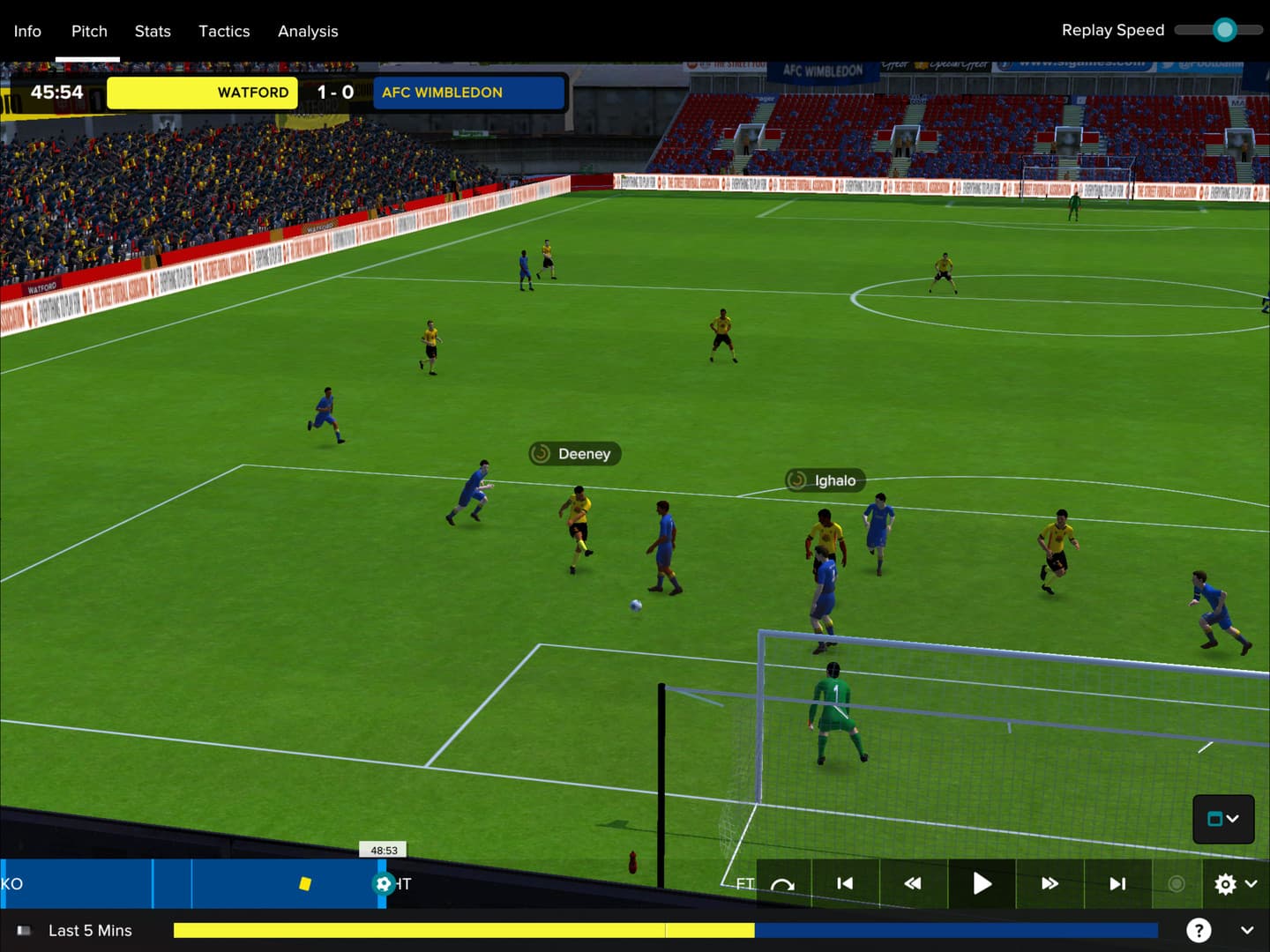Expand the bottom-right stats panel chevron
Viewport: 1270px width, 952px height.
point(1249,930)
